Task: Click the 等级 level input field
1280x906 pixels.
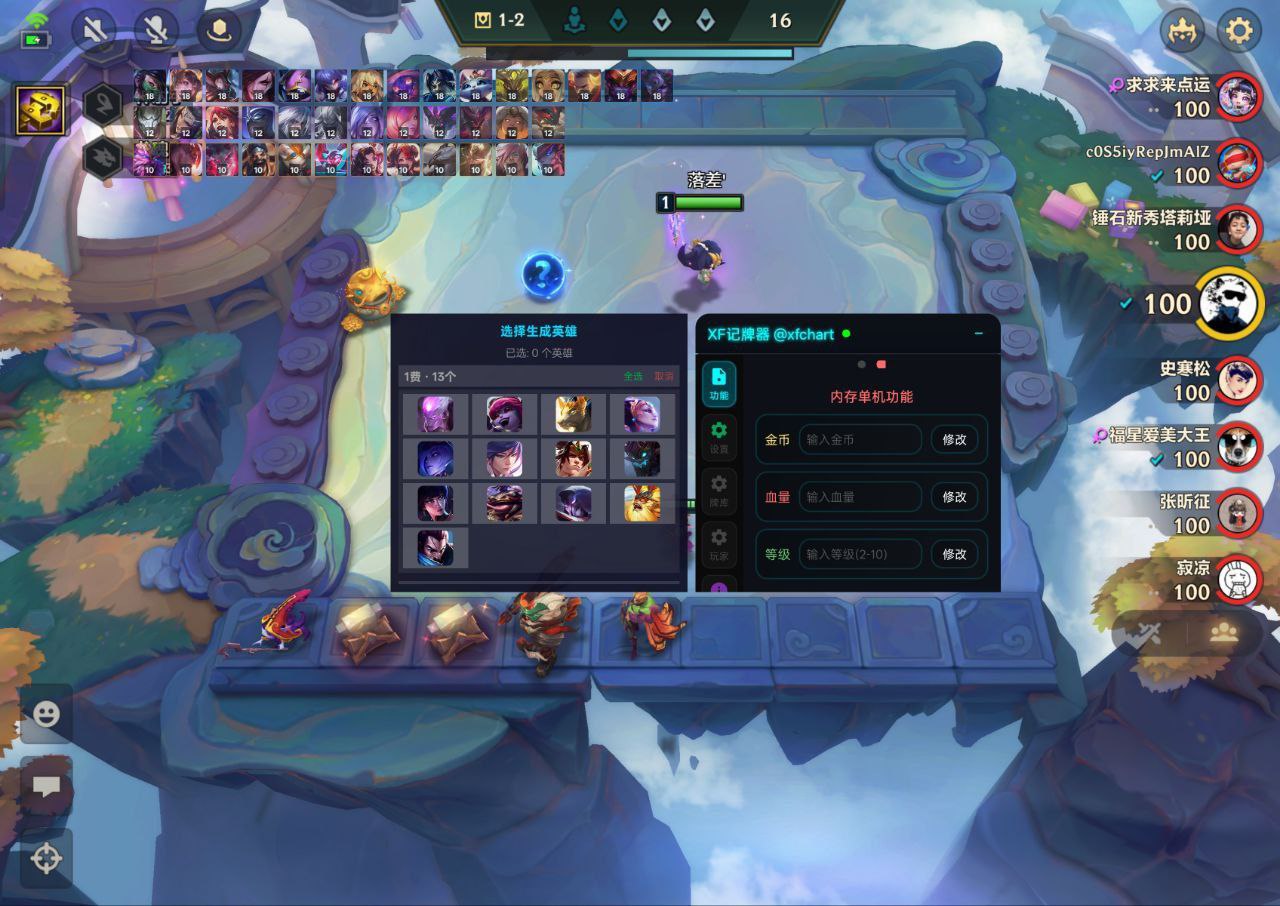Action: (860, 554)
